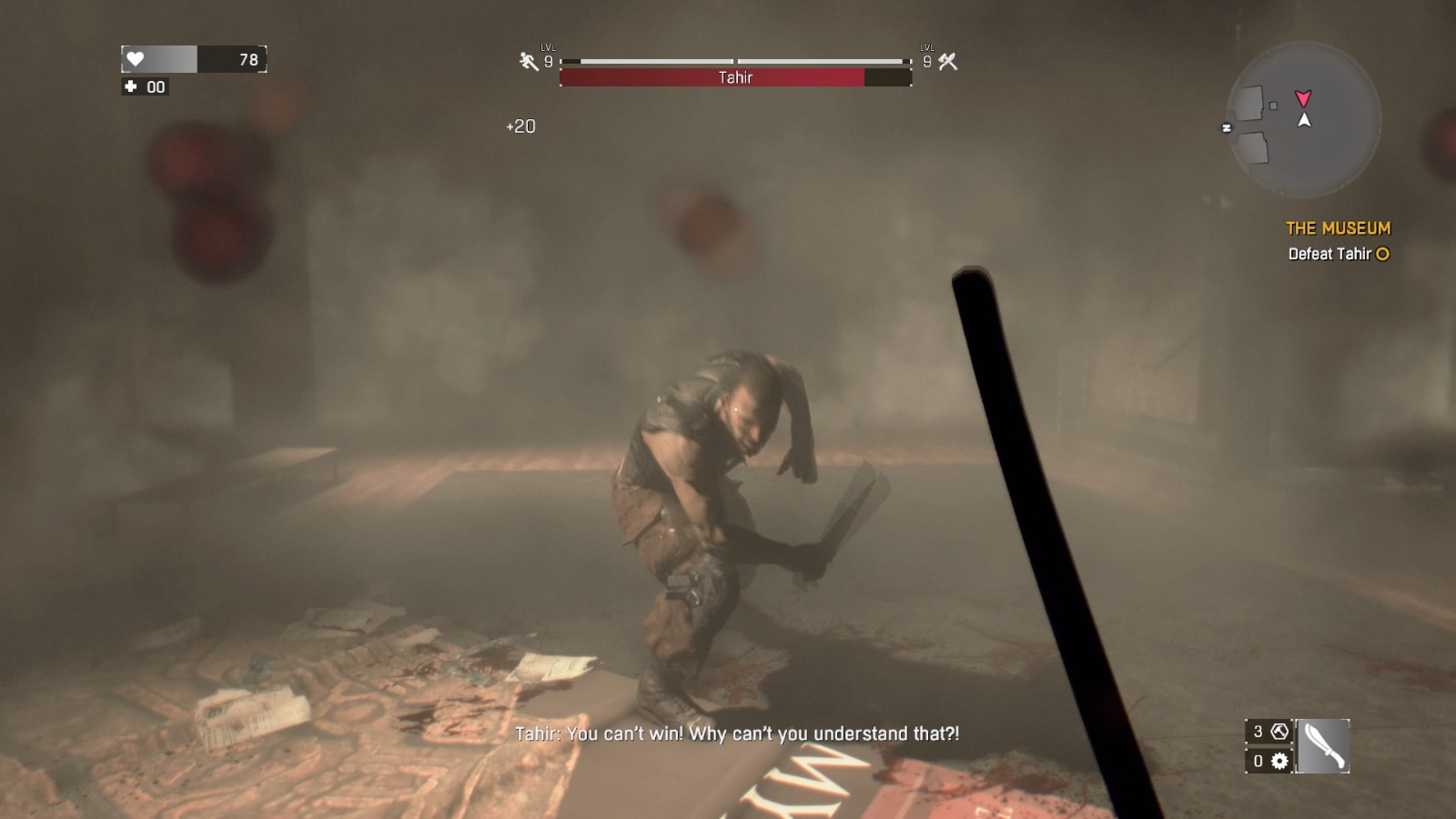Toggle the objective circle beside Defeat Tahir
The width and height of the screenshot is (1456, 819).
coord(1382,255)
